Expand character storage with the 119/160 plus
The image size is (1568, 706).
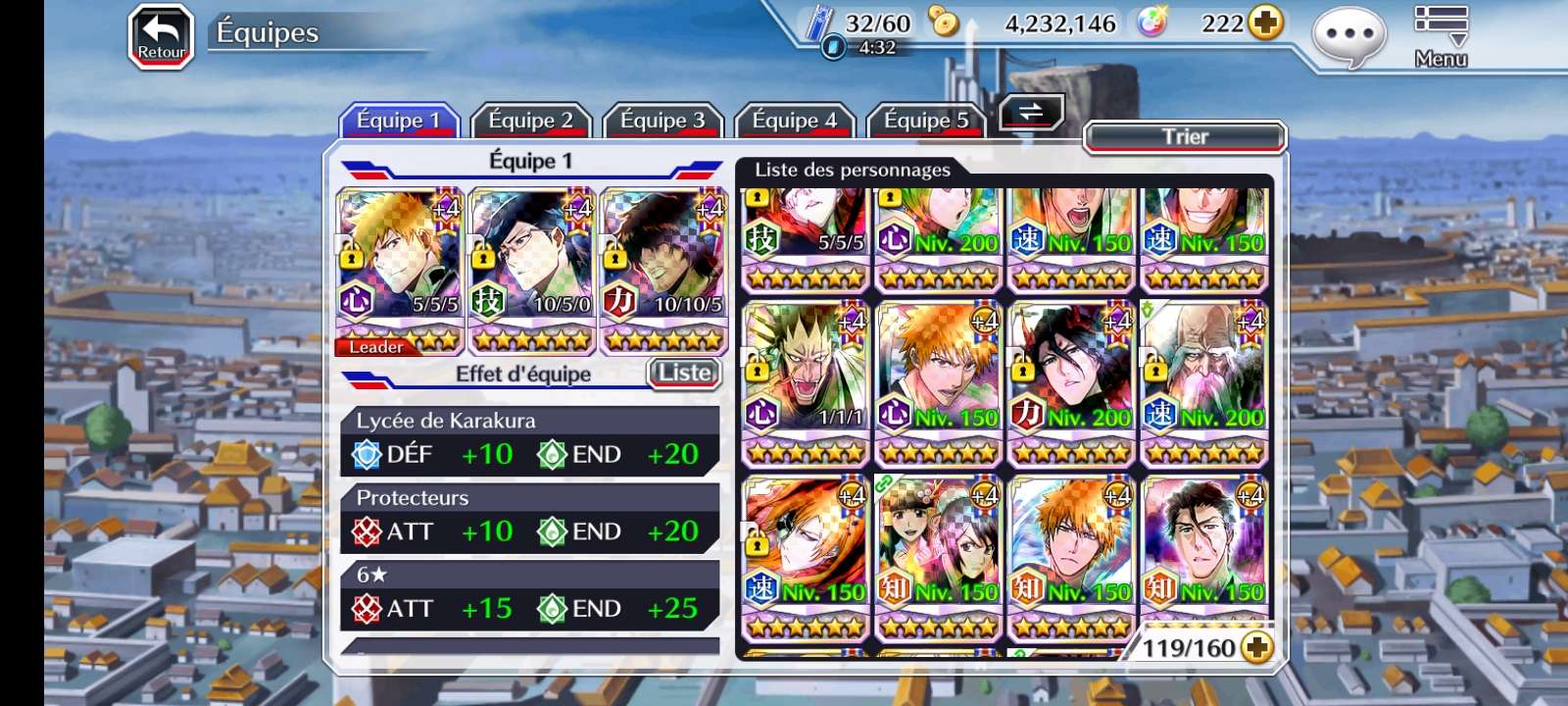click(1256, 647)
